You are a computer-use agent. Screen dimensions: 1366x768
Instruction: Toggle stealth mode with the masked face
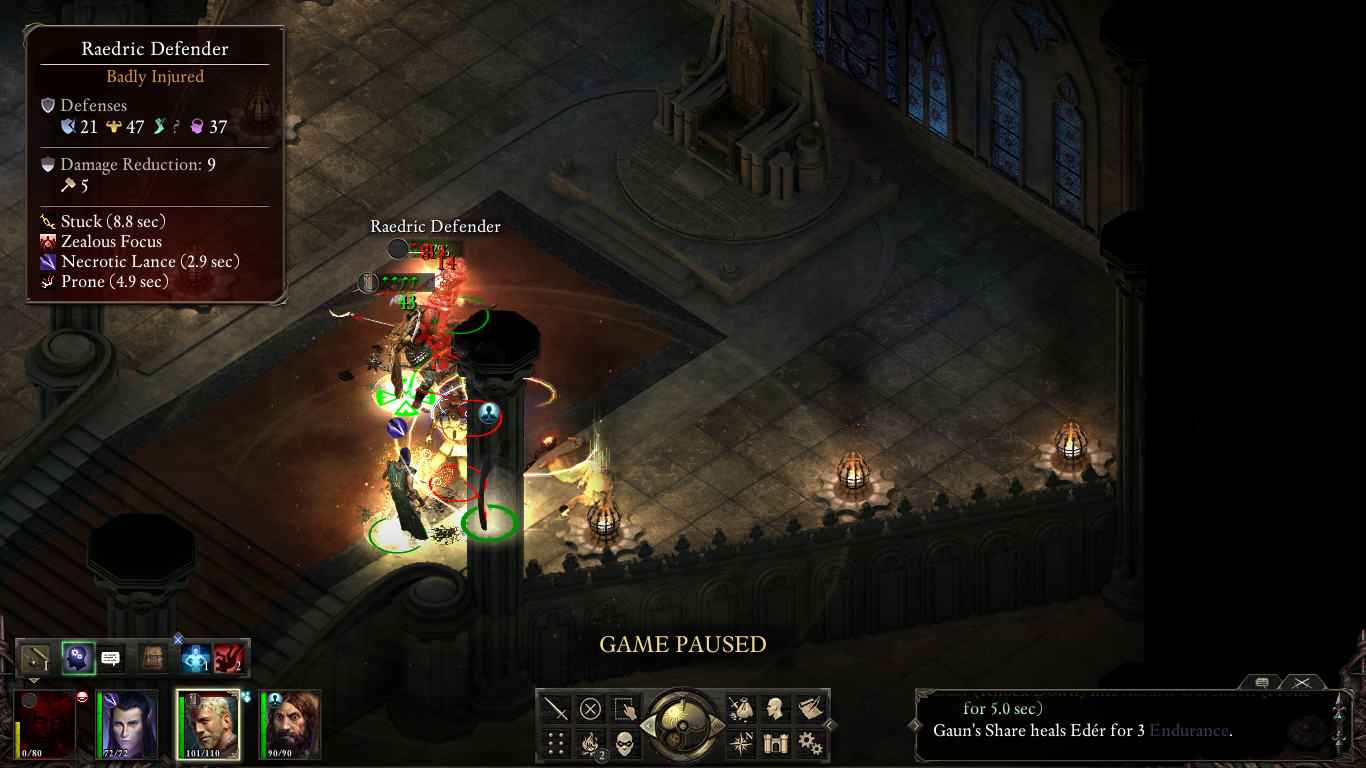click(625, 743)
